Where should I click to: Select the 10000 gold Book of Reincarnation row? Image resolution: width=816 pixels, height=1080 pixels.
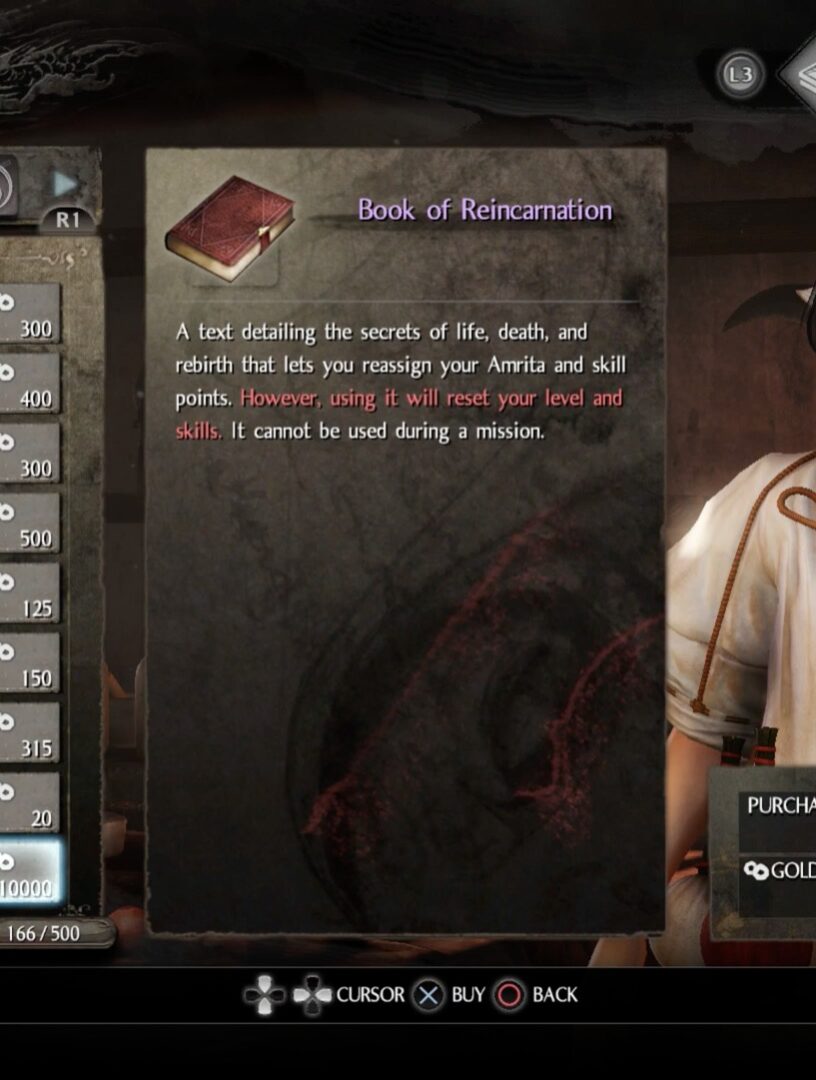[30, 872]
